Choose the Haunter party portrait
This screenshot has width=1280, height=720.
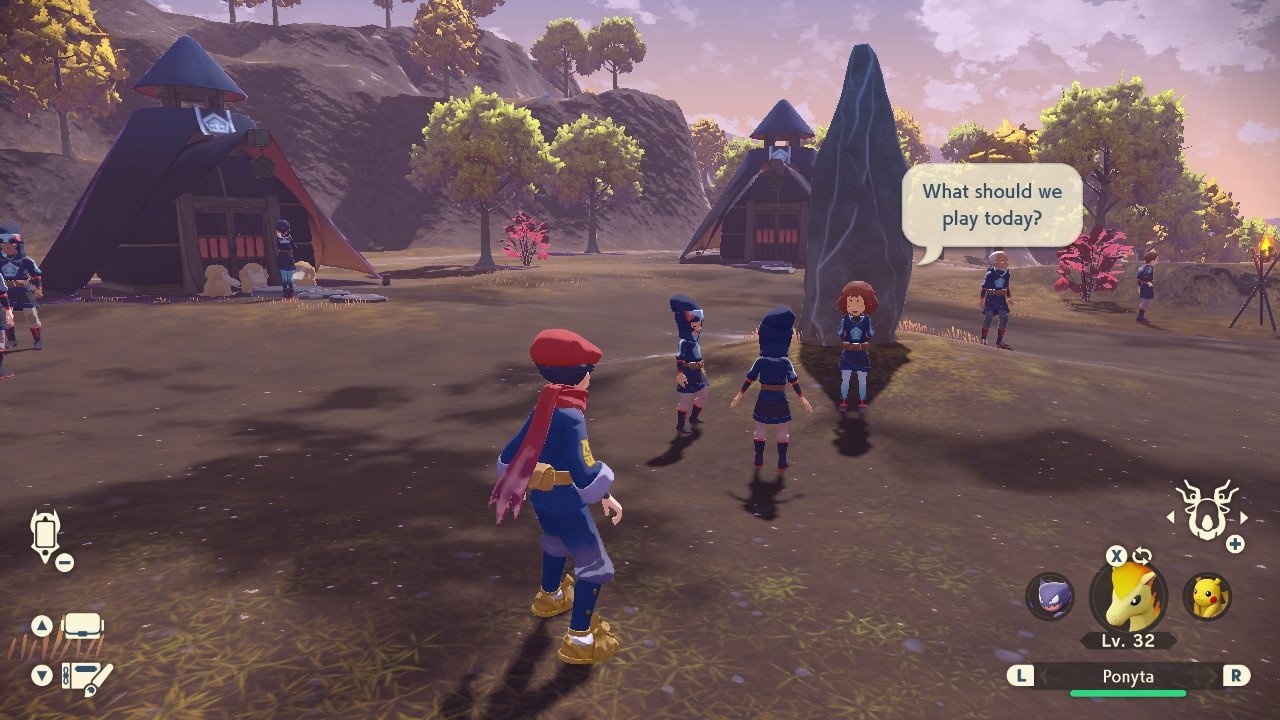[1049, 597]
